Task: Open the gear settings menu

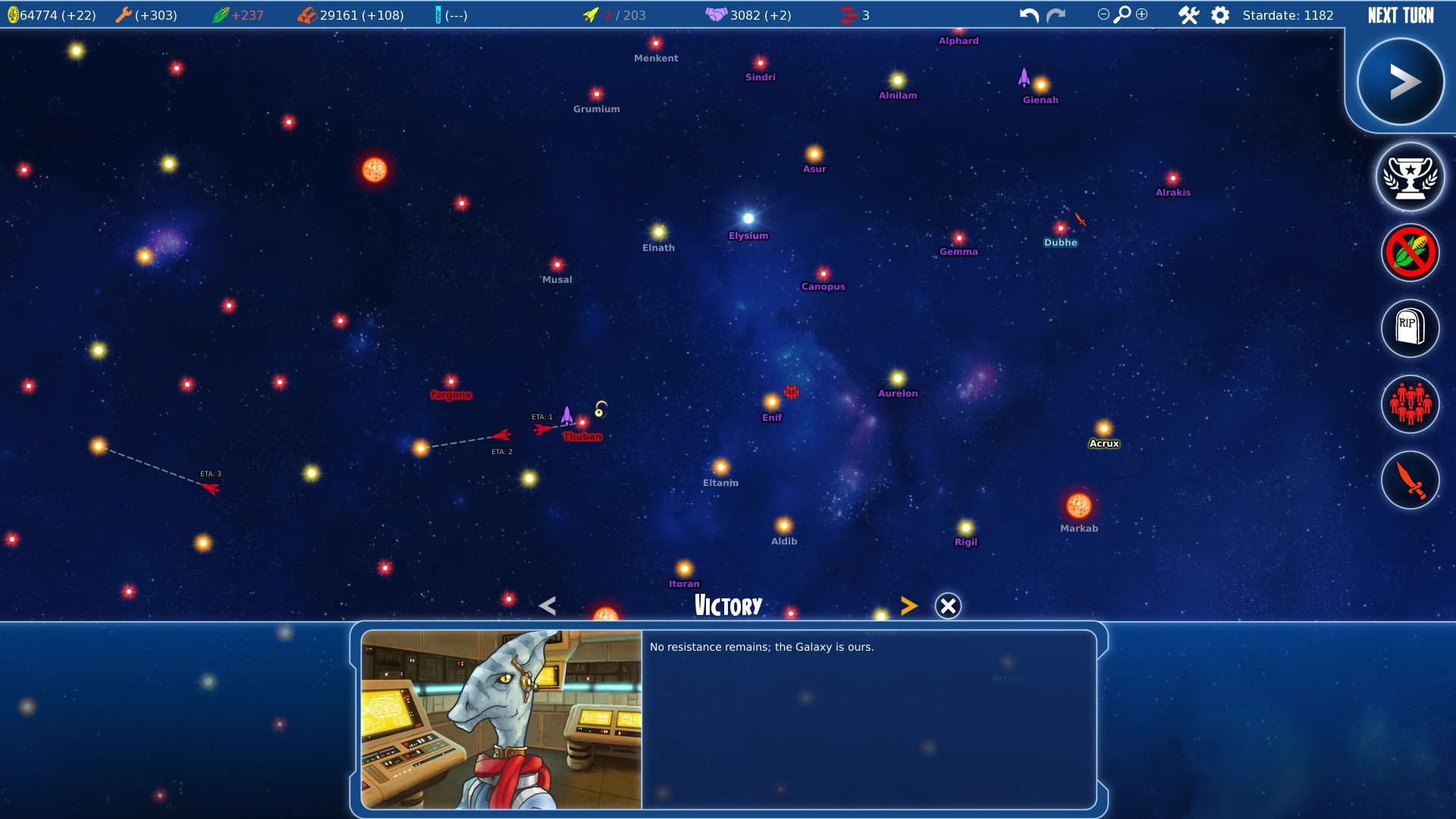Action: click(x=1220, y=15)
